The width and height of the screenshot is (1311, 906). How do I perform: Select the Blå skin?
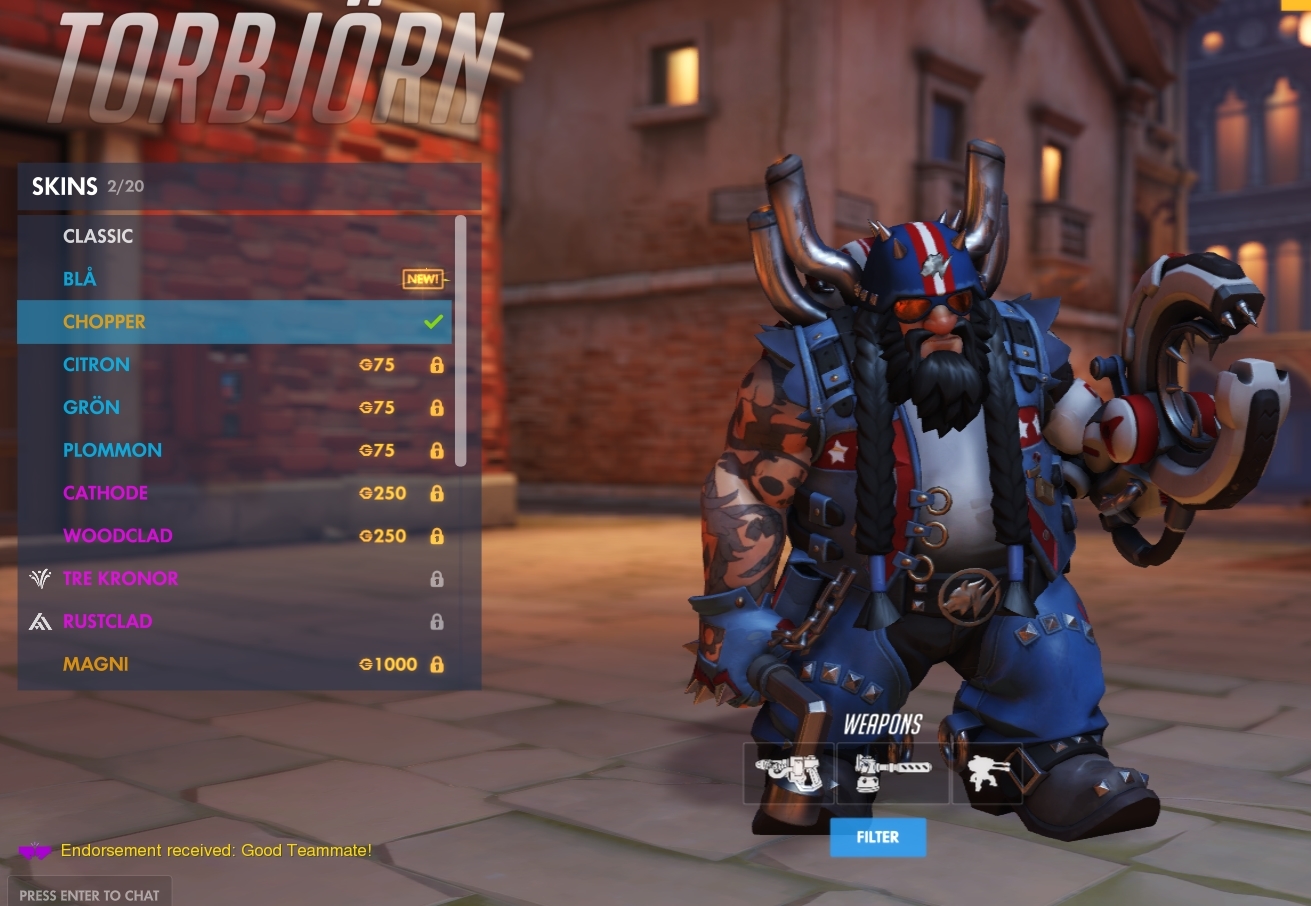80,278
